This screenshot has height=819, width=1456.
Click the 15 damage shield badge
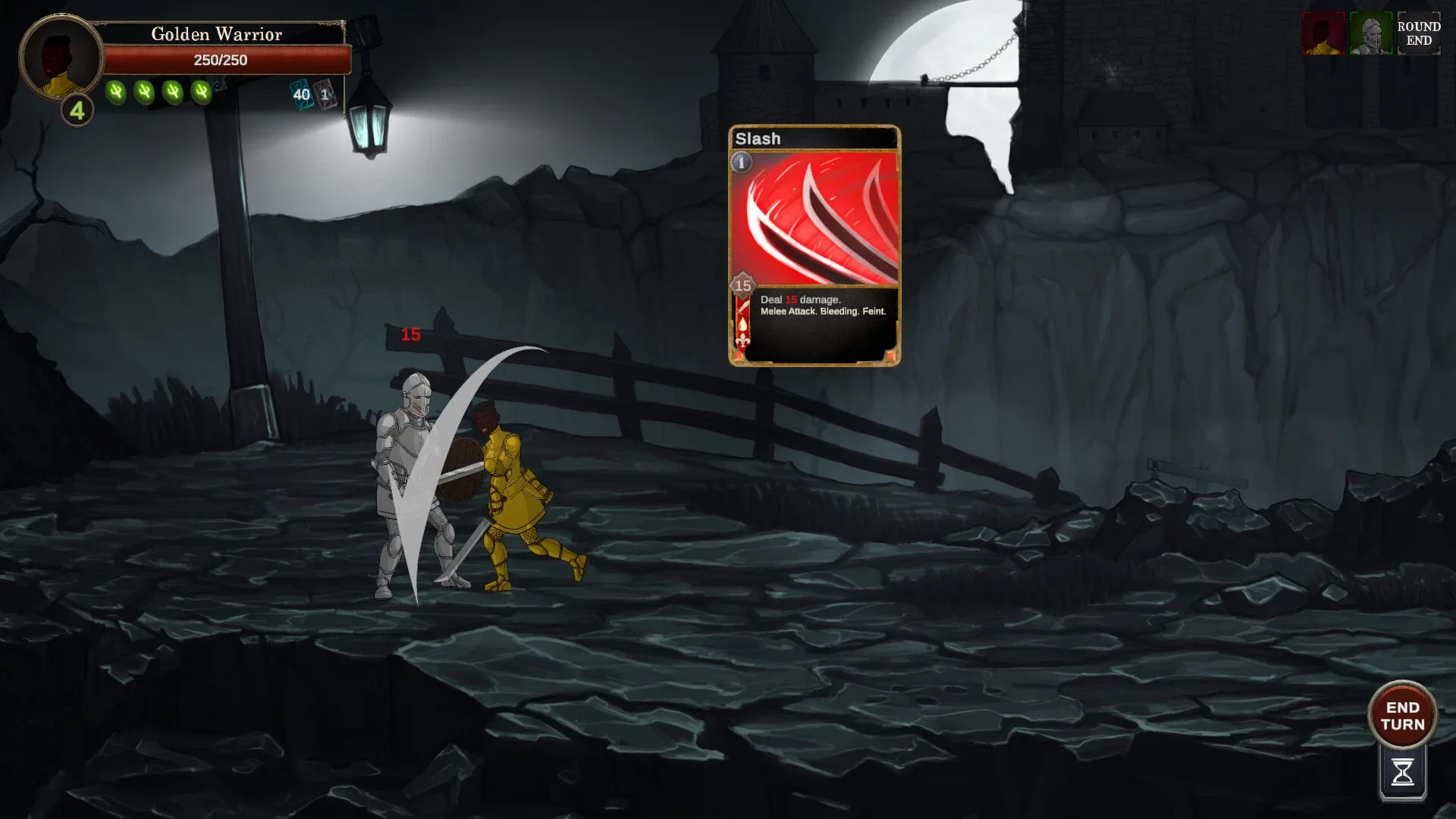742,285
